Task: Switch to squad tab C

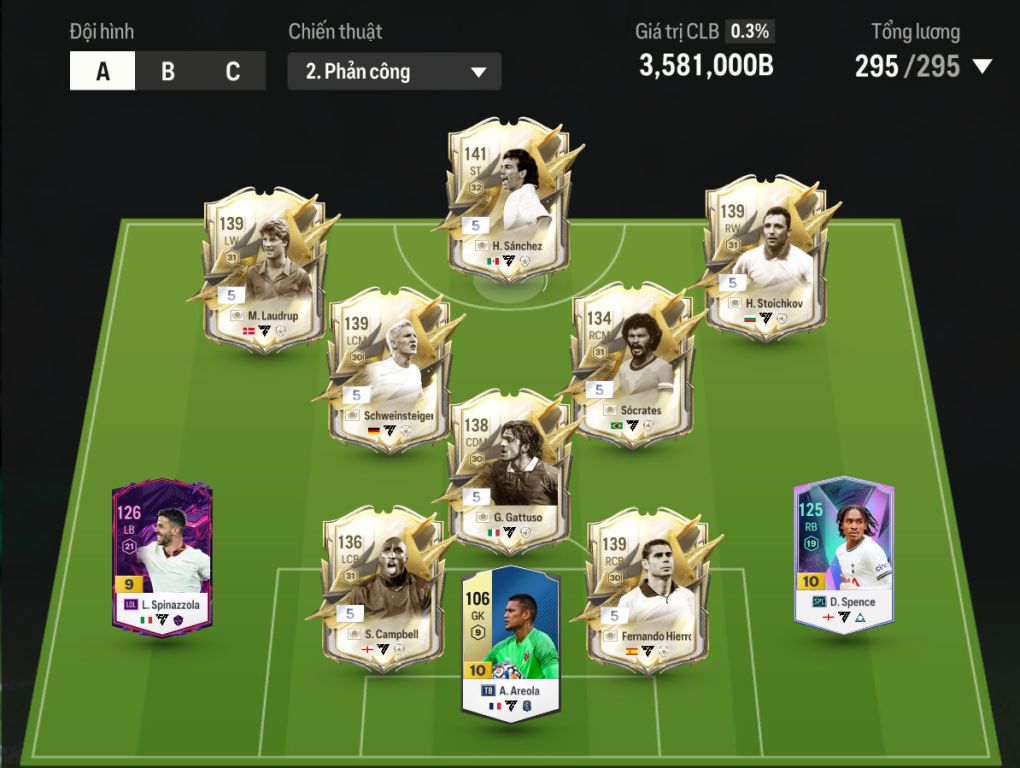Action: 233,72
